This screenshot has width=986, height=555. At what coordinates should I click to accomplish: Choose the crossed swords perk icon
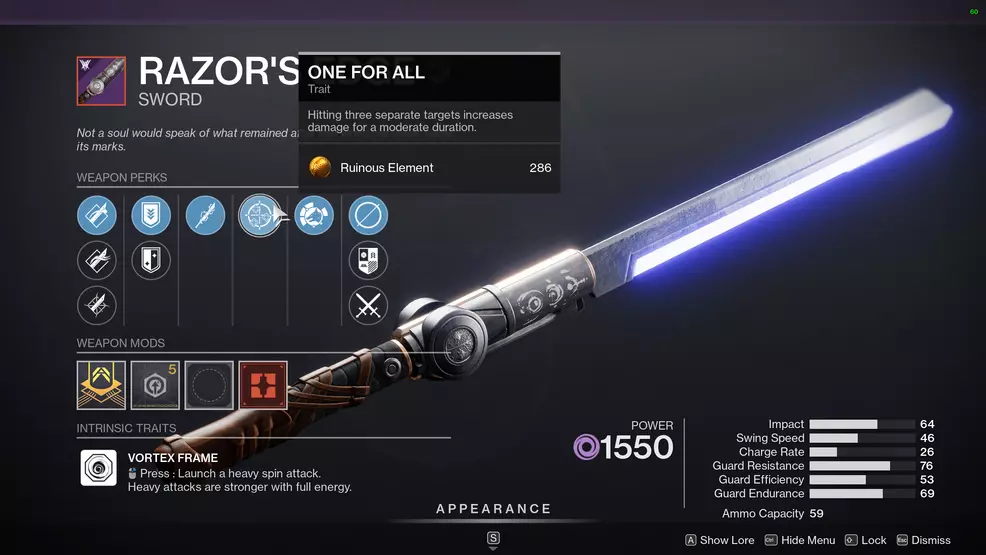coord(368,305)
